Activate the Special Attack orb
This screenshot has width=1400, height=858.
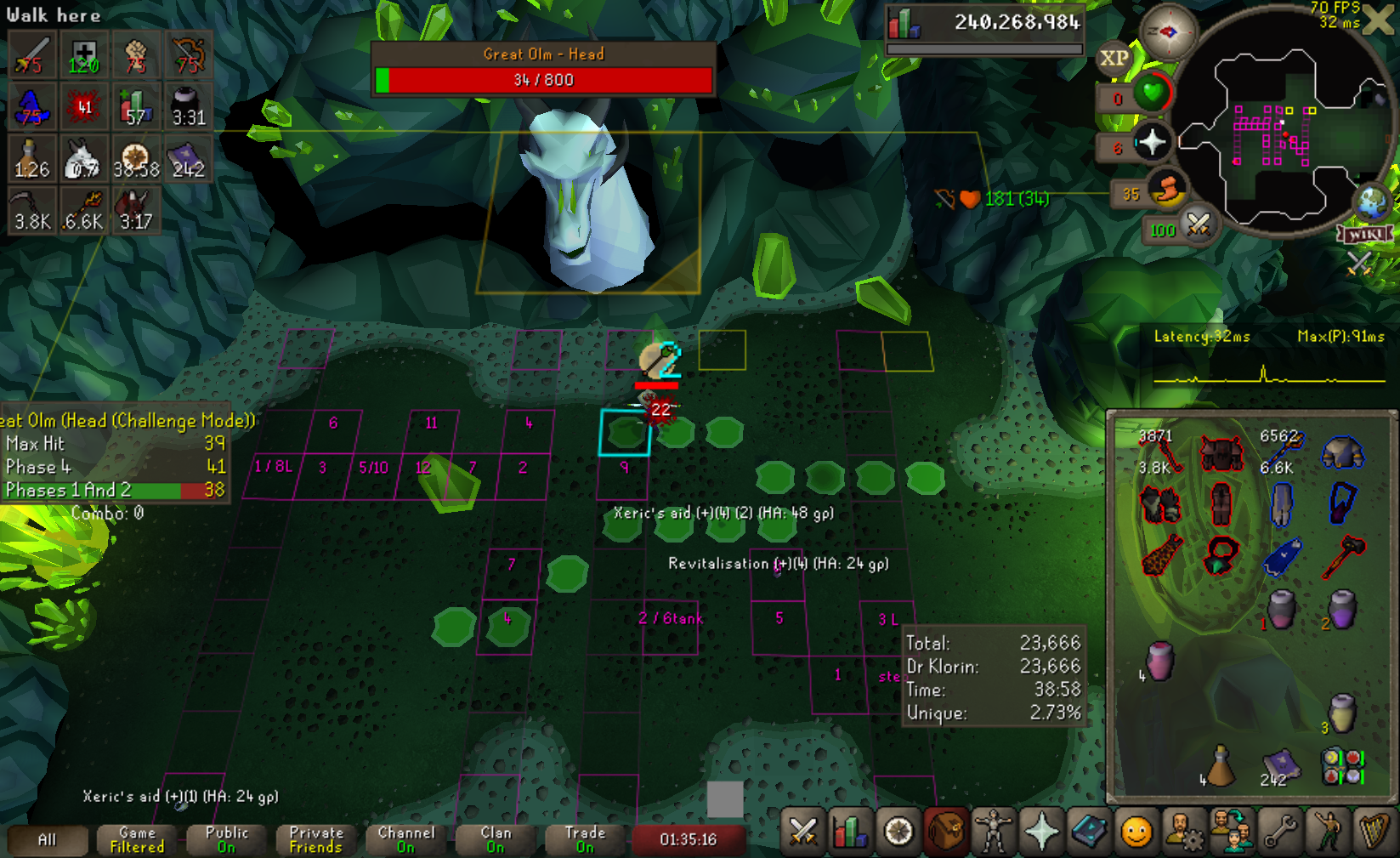(1198, 225)
